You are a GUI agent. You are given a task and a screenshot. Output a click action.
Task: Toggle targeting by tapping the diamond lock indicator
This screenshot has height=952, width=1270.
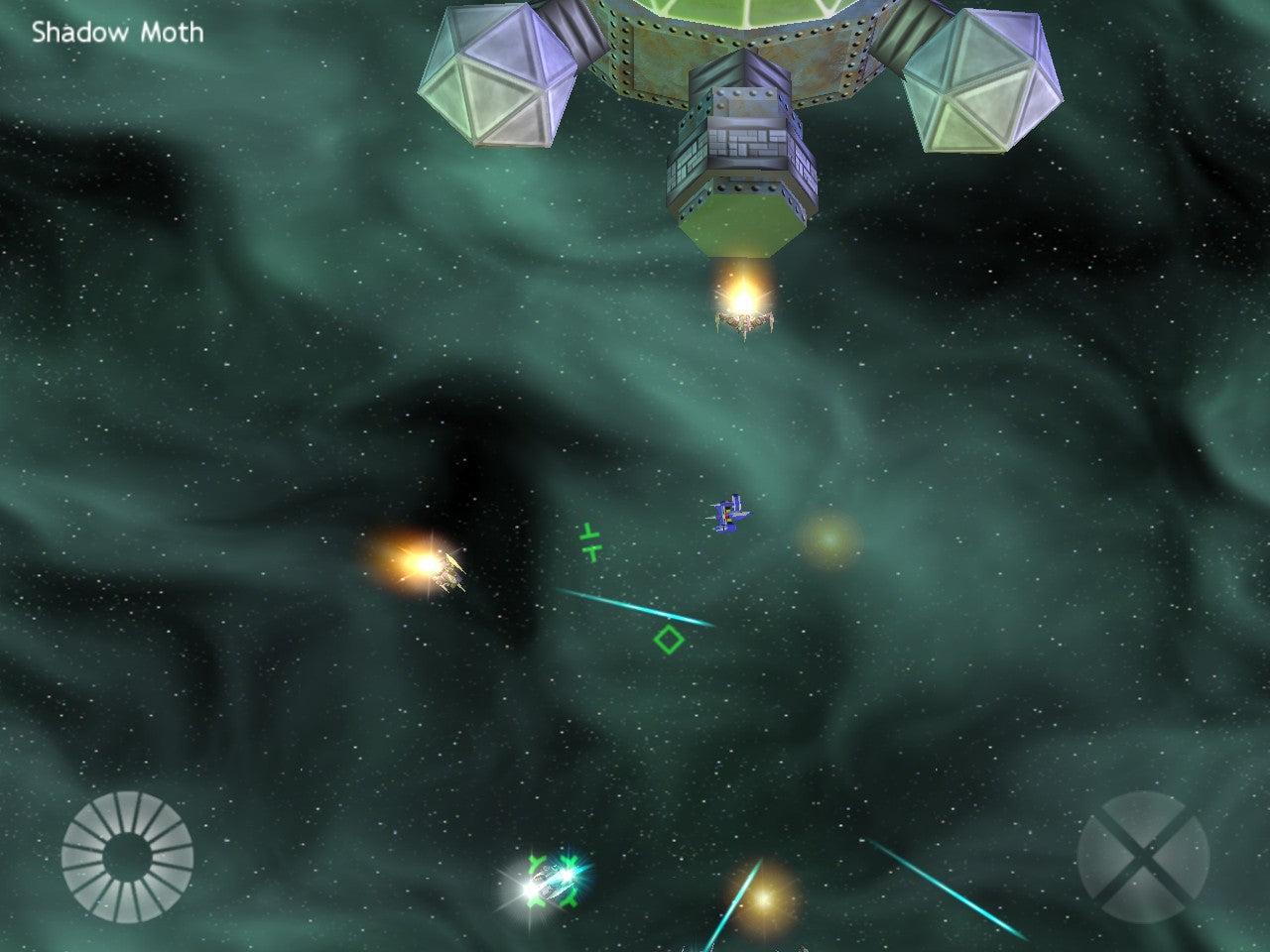pyautogui.click(x=669, y=641)
